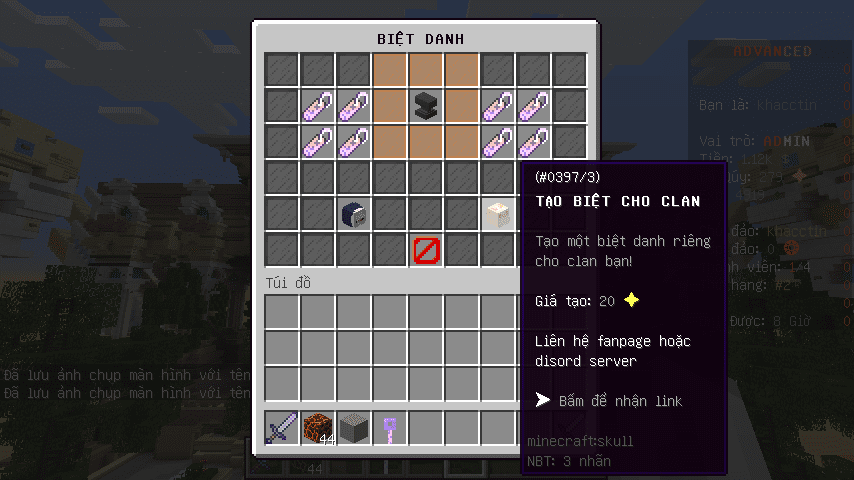Select the gray stone block hotbar slot
The width and height of the screenshot is (854, 480).
click(x=355, y=428)
